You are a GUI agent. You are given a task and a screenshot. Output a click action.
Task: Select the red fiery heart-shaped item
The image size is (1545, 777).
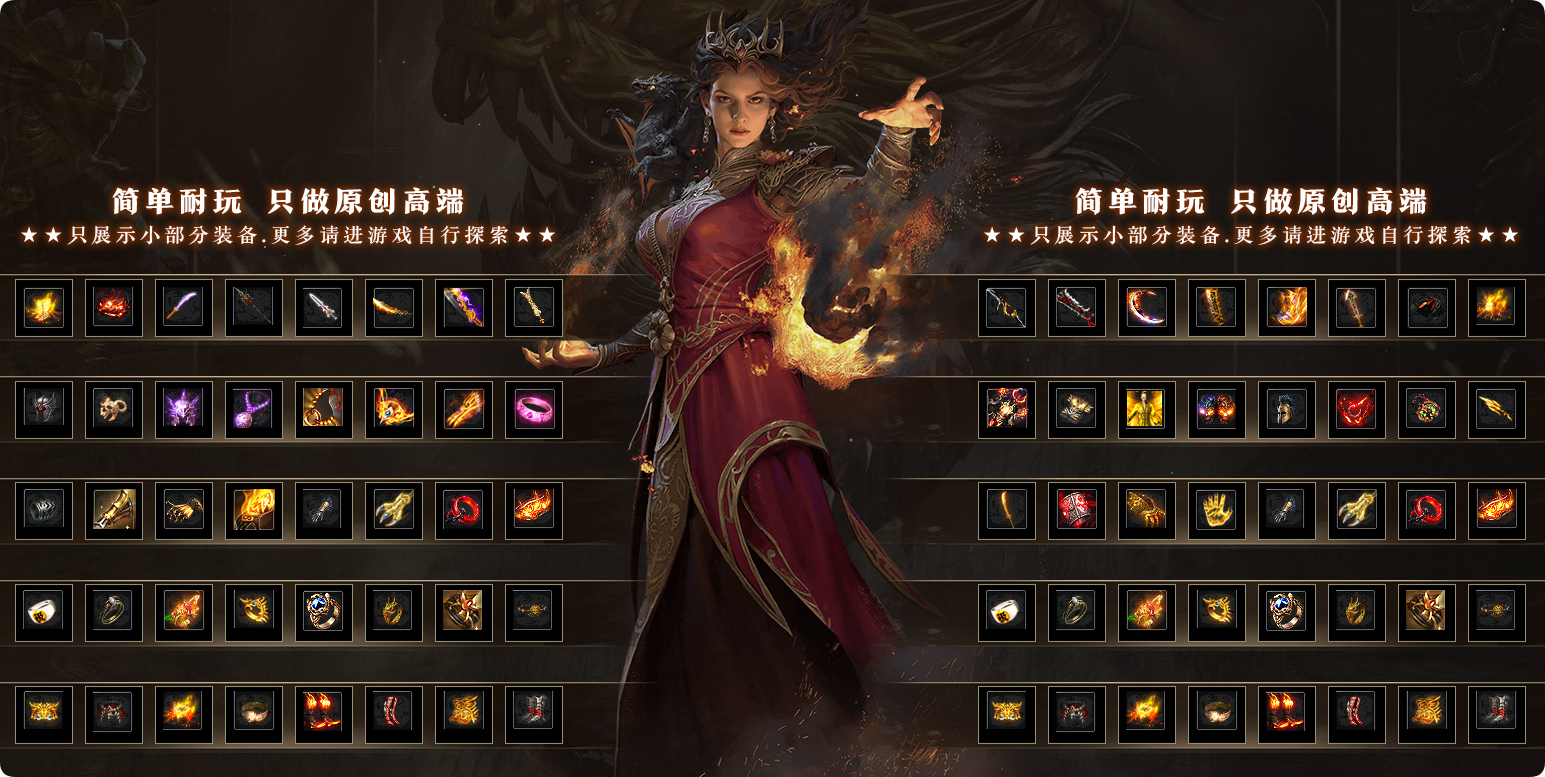click(1356, 409)
